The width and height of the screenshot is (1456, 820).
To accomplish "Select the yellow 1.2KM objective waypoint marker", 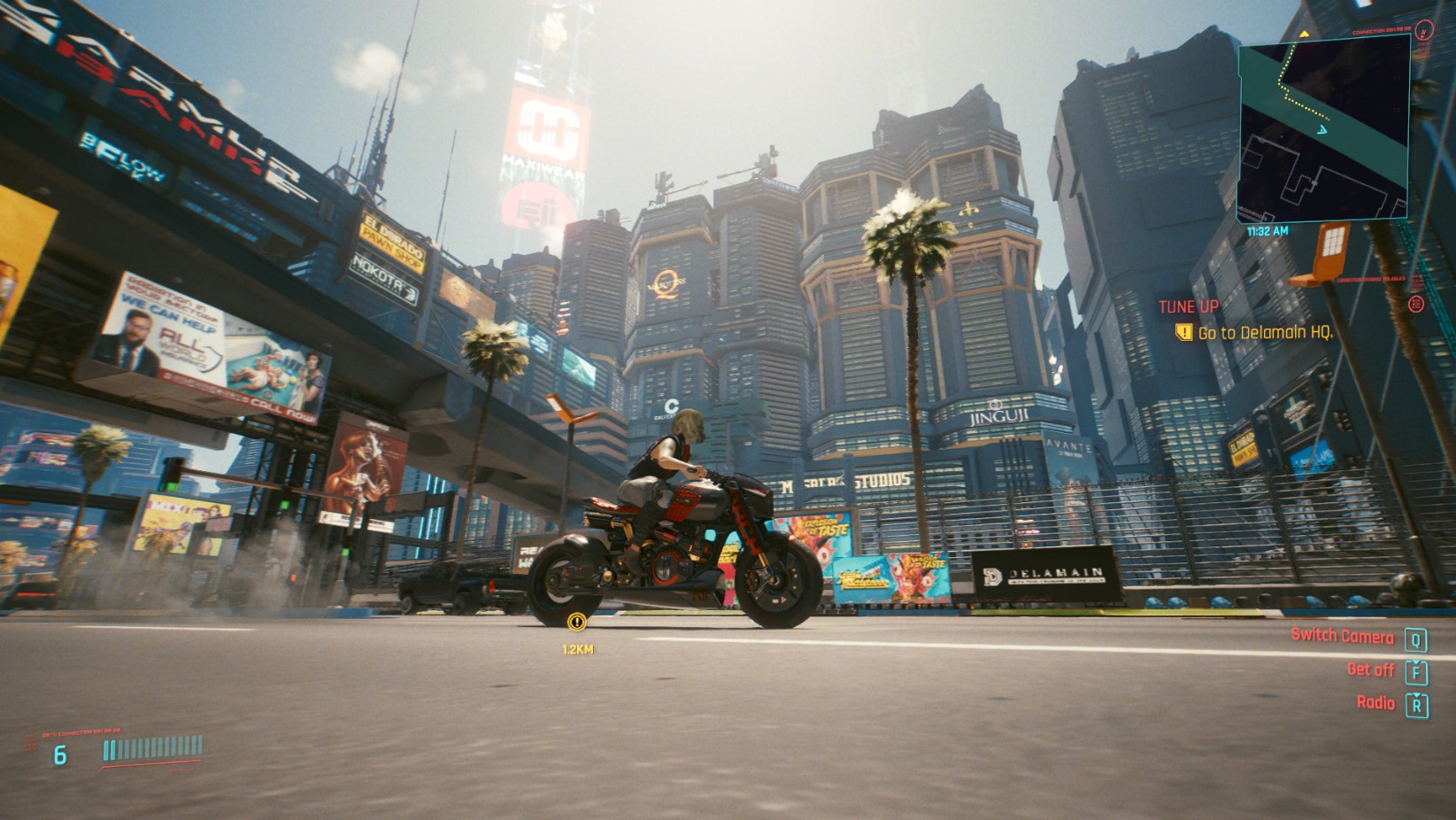I will (x=577, y=623).
